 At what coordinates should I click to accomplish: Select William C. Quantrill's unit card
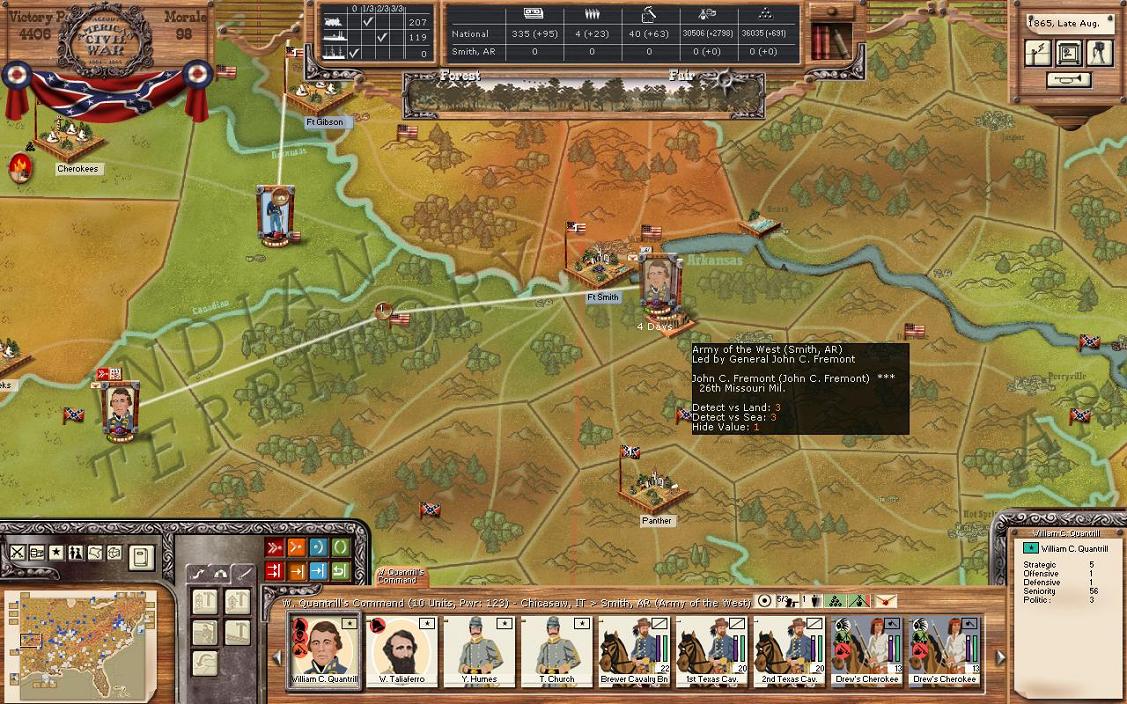pyautogui.click(x=324, y=650)
